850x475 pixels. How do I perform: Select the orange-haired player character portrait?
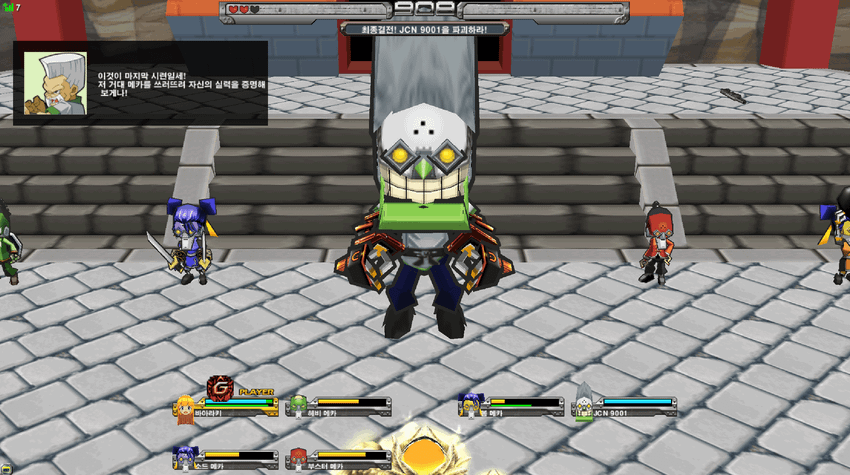tap(185, 407)
